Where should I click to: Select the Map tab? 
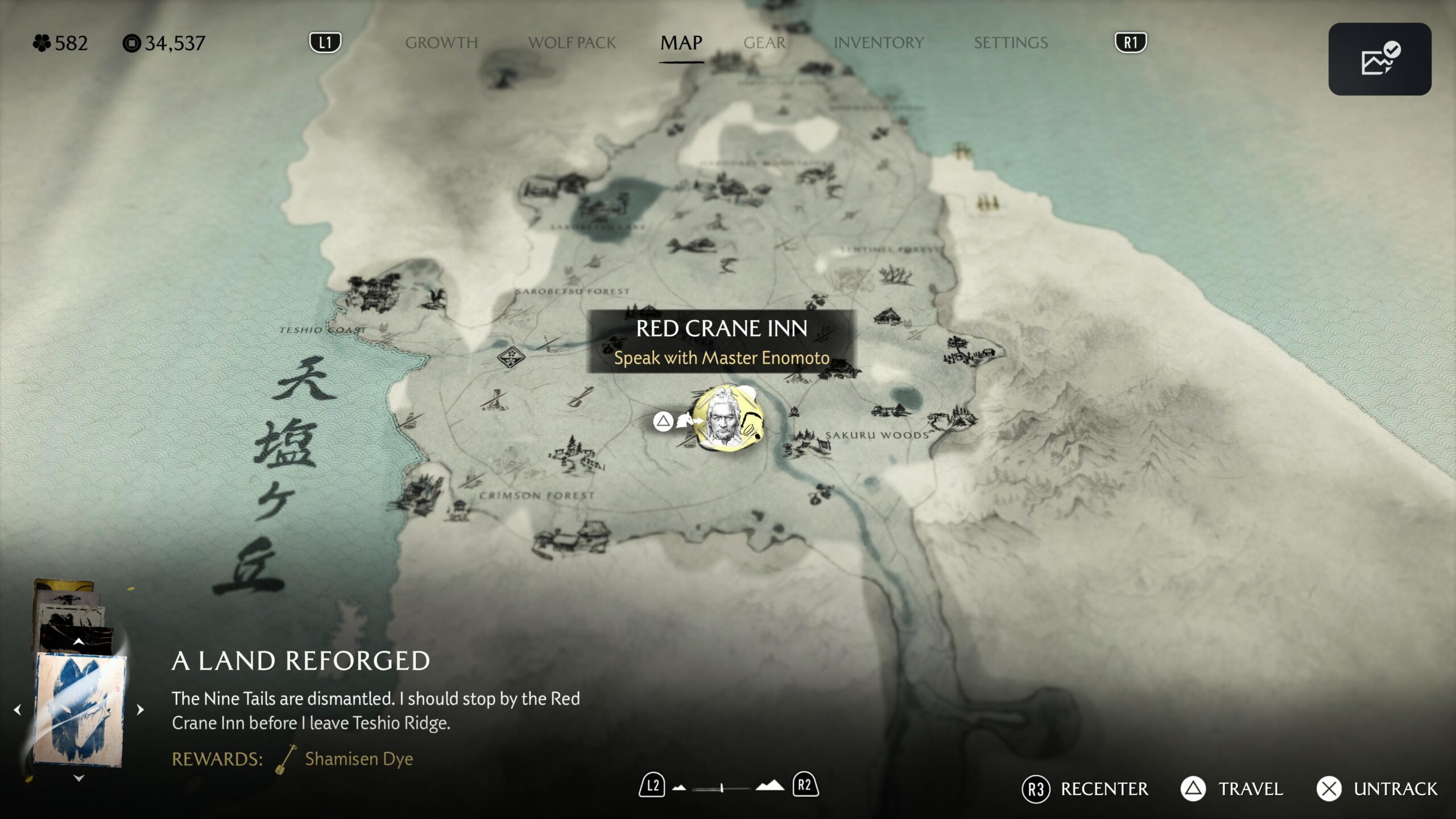[681, 43]
